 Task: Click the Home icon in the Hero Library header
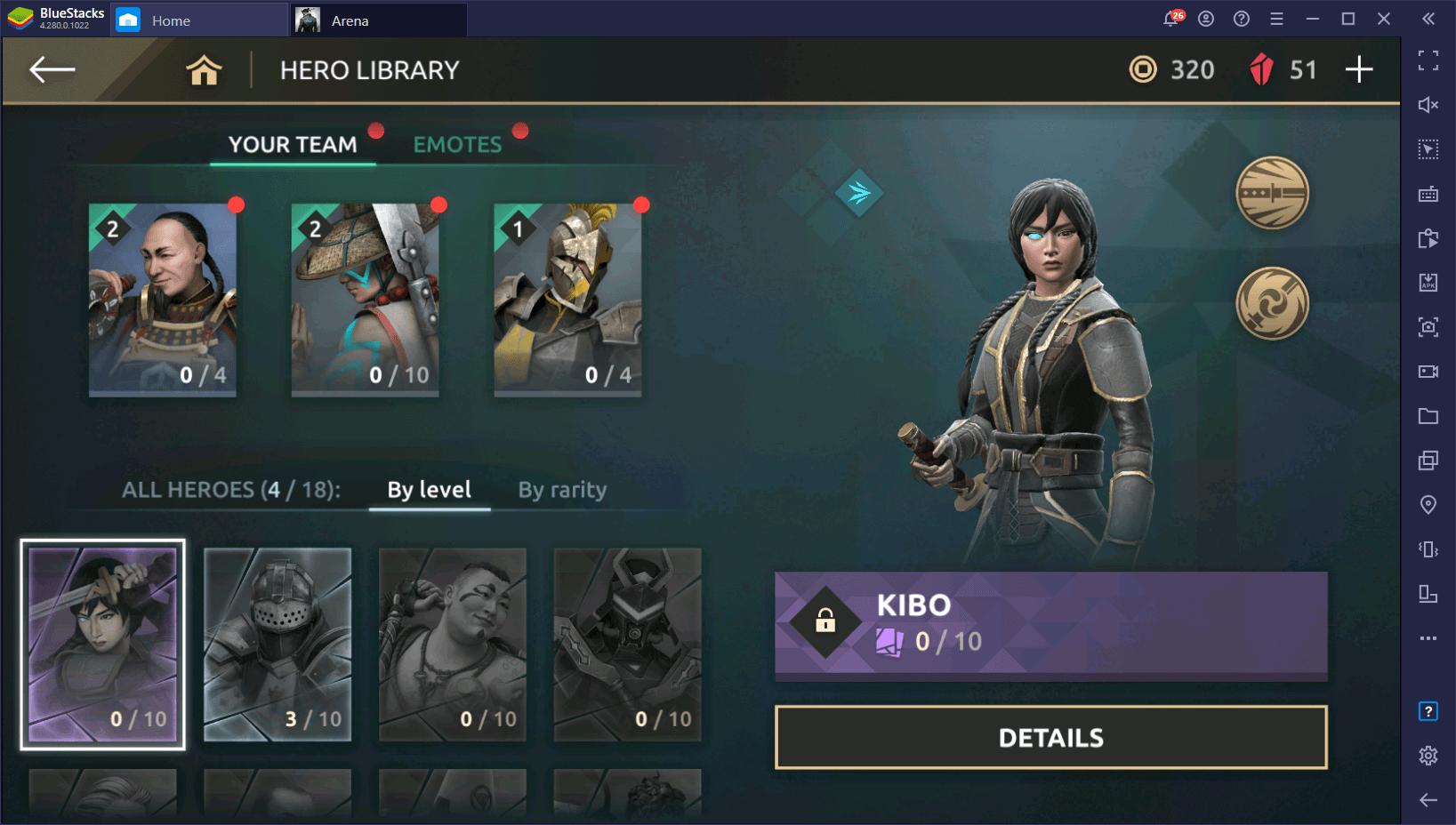[x=204, y=70]
